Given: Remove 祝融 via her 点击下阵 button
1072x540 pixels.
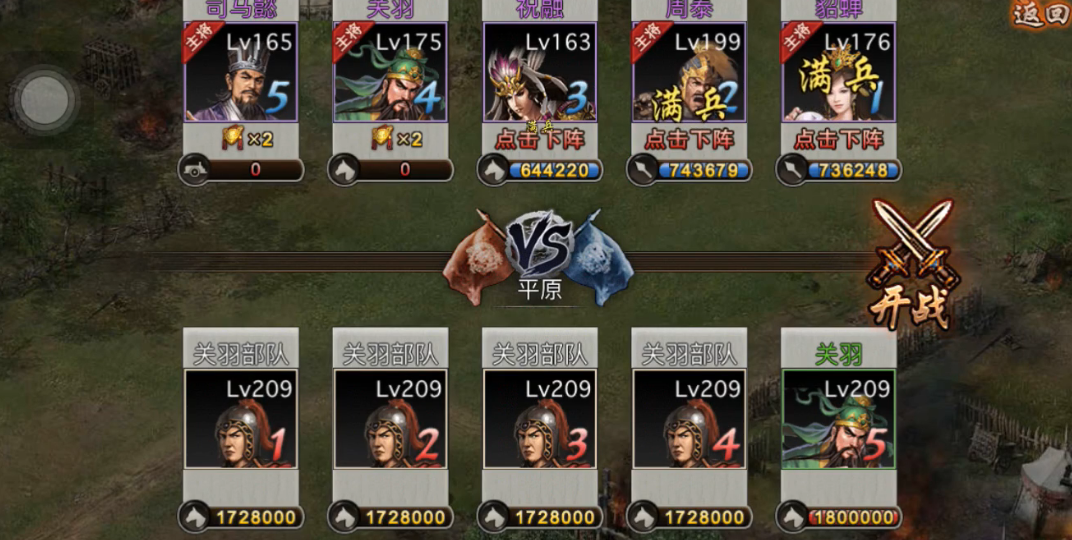Looking at the screenshot, I should click(x=540, y=138).
